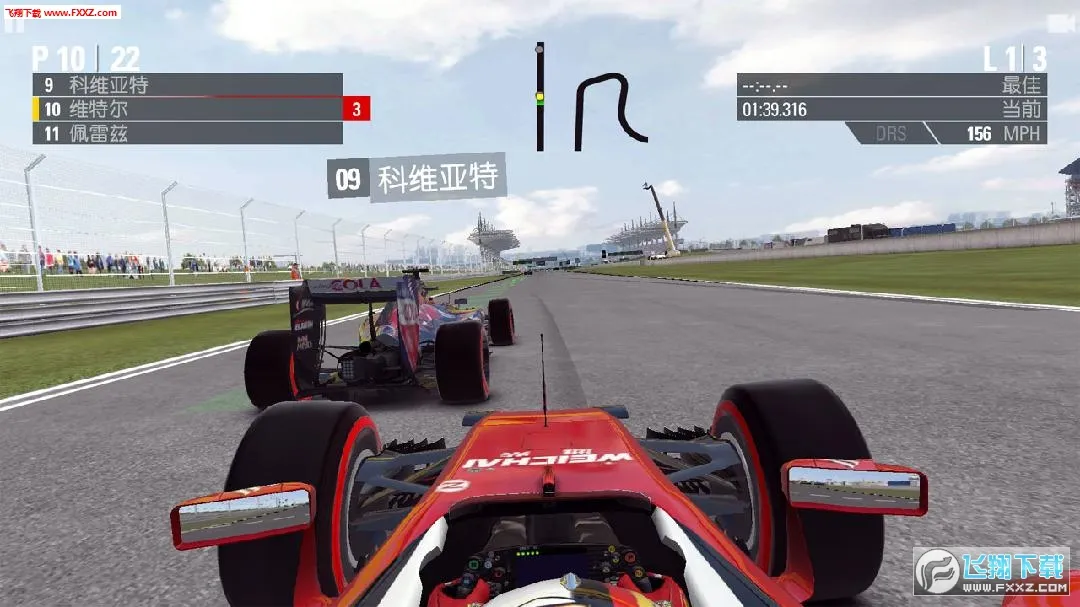Select leaderboard row 10 维特尔
Image resolution: width=1080 pixels, height=607 pixels.
tap(188, 109)
